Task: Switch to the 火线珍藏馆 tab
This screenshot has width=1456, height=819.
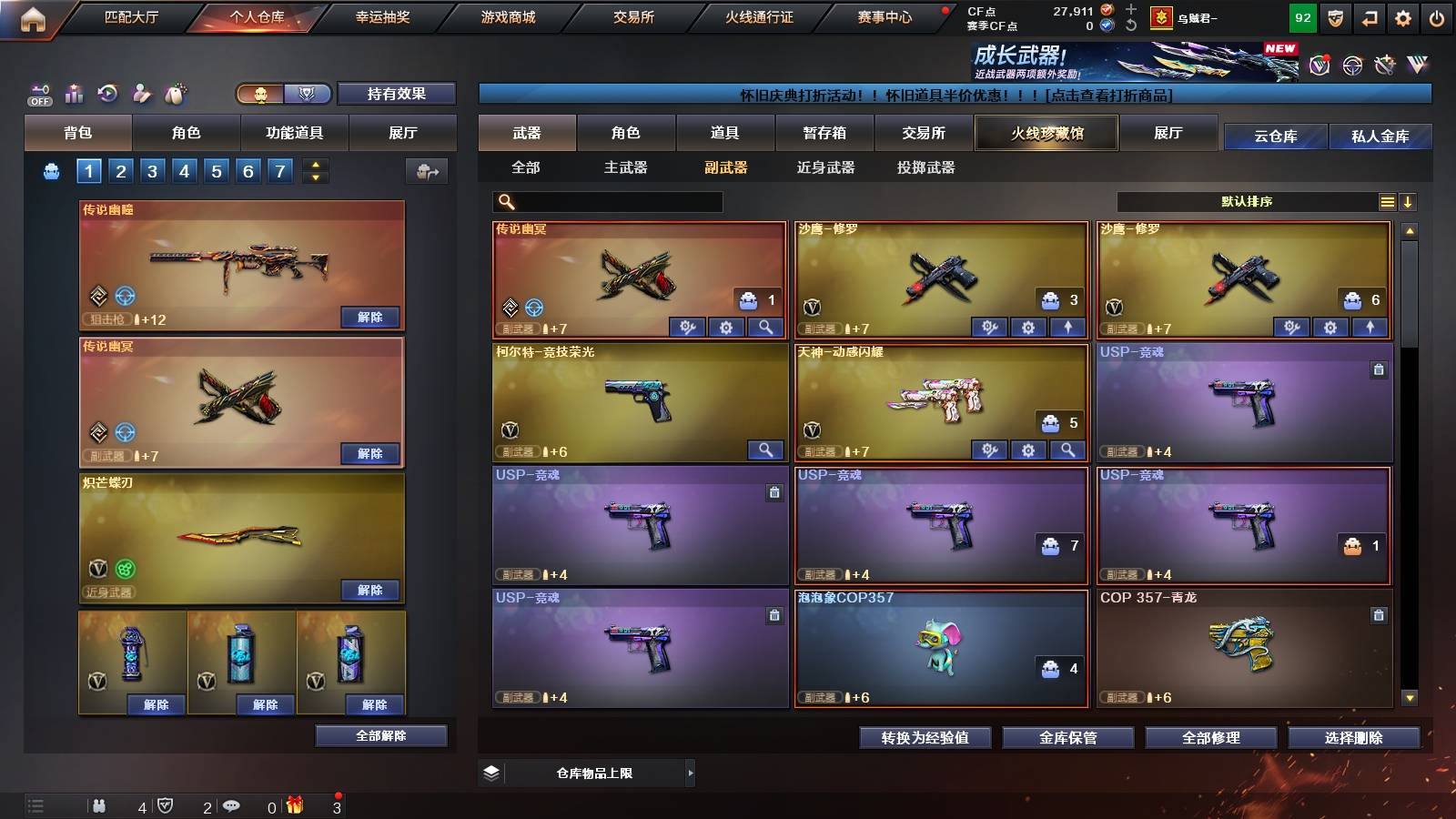Action: coord(1046,133)
